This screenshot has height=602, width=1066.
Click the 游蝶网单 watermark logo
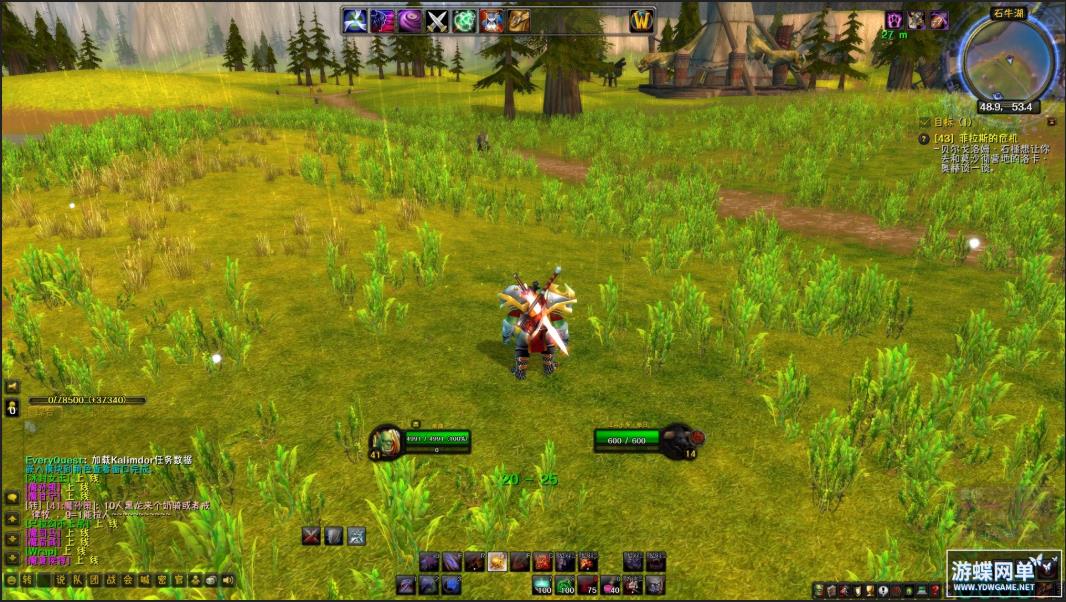point(1004,573)
